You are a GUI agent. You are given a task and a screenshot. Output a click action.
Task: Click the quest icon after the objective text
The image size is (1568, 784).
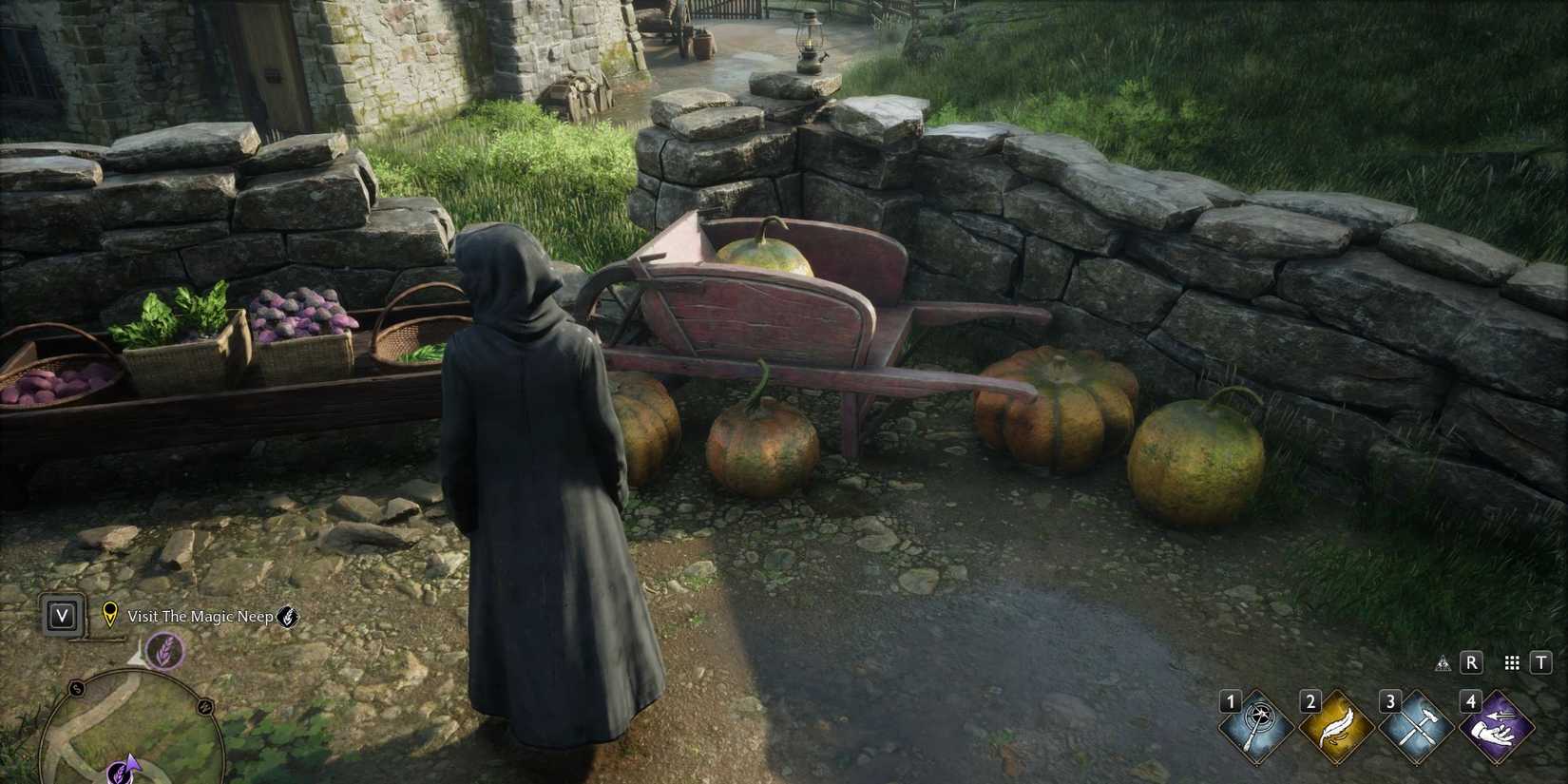(x=288, y=619)
